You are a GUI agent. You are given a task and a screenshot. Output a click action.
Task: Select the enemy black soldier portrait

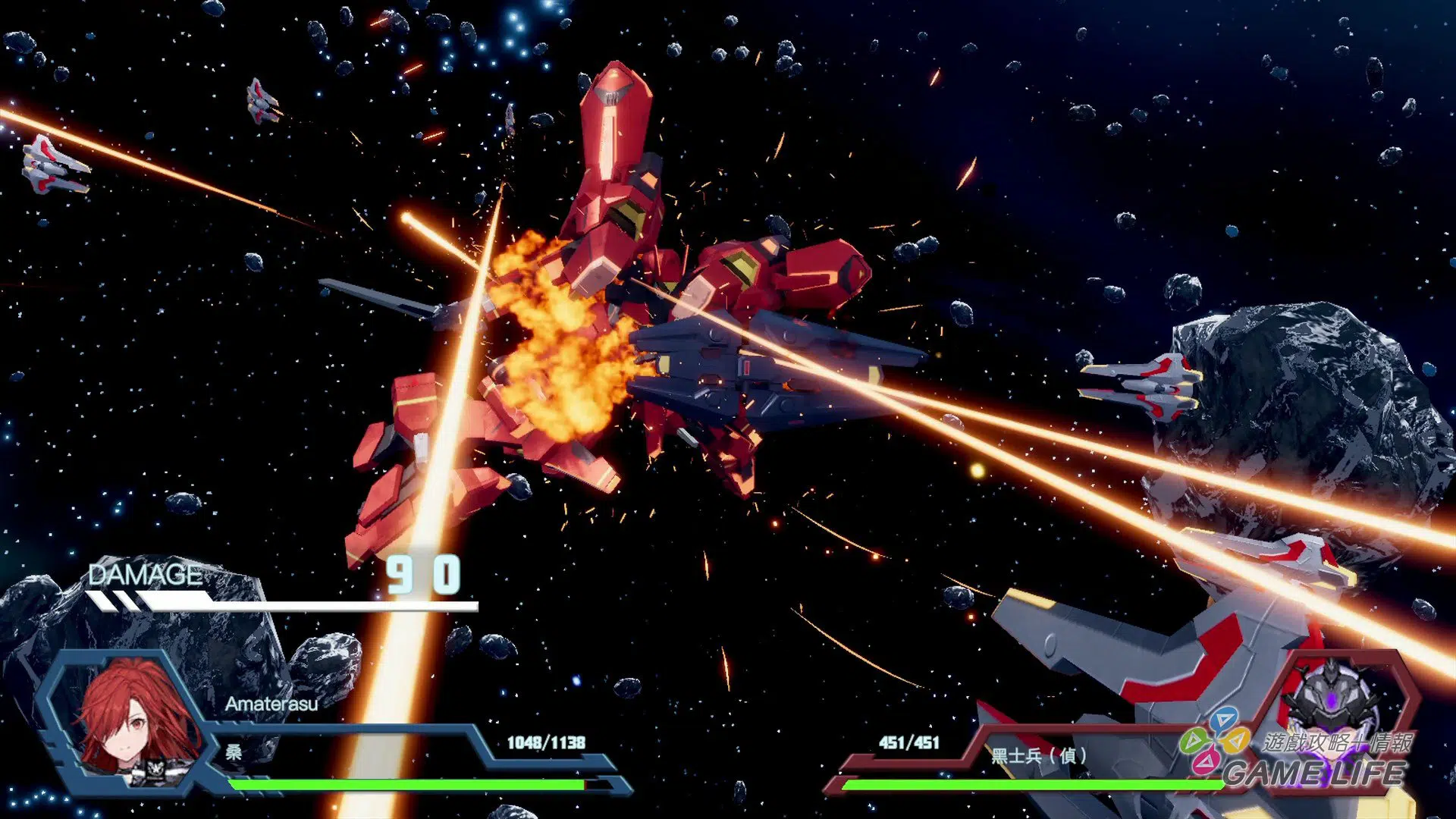(x=1333, y=698)
